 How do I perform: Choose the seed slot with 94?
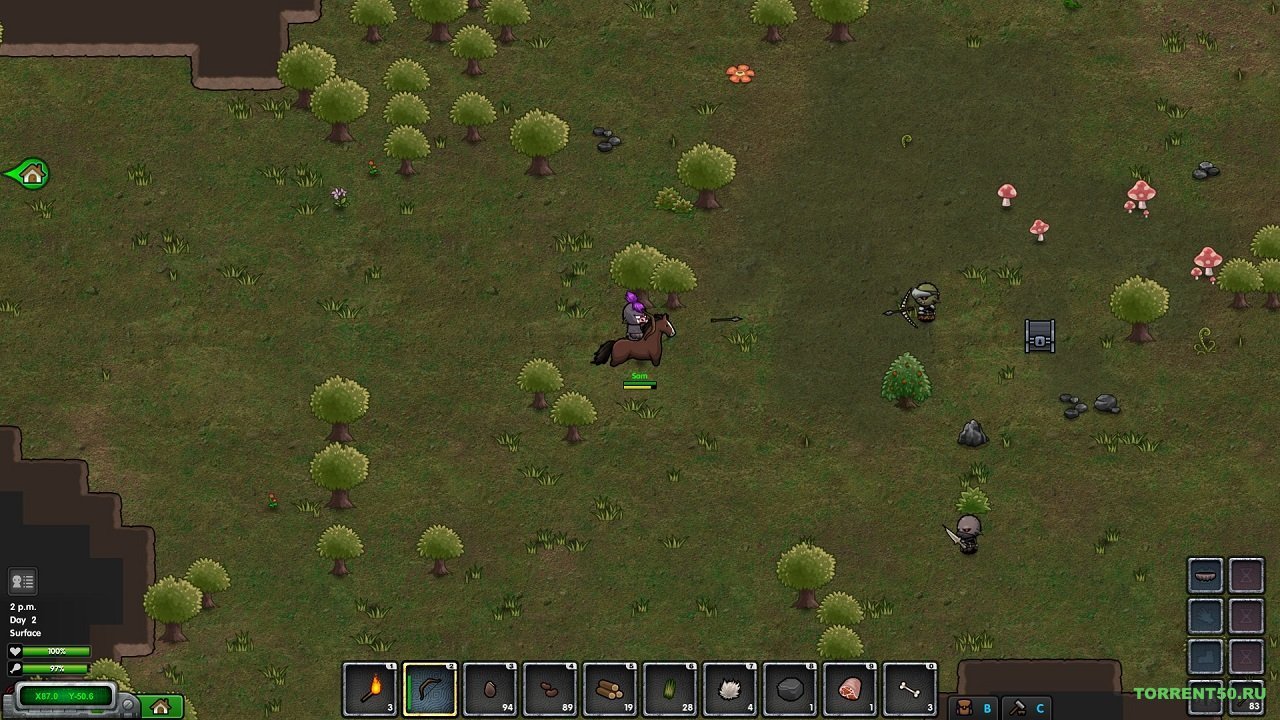click(490, 689)
